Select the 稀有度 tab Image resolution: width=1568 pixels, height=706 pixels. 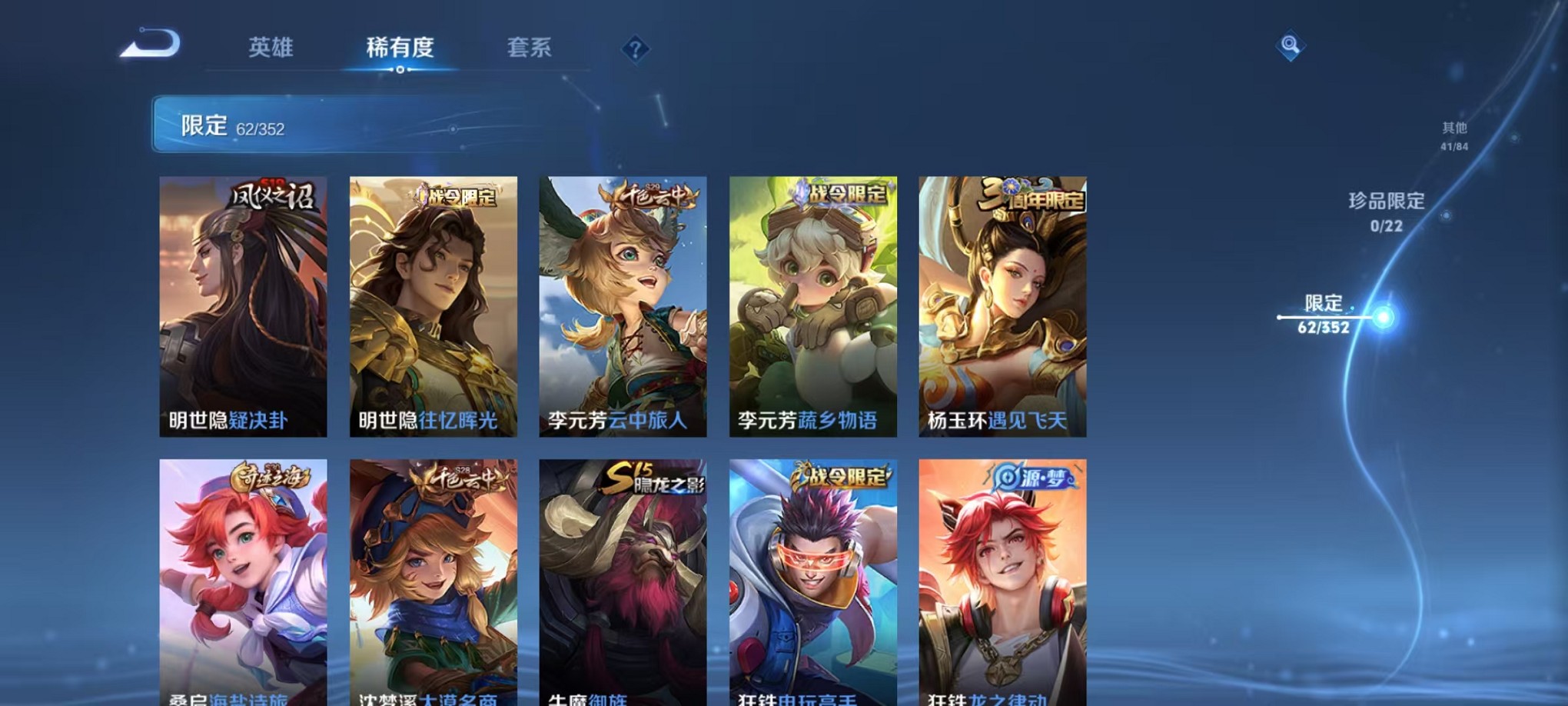pyautogui.click(x=399, y=48)
